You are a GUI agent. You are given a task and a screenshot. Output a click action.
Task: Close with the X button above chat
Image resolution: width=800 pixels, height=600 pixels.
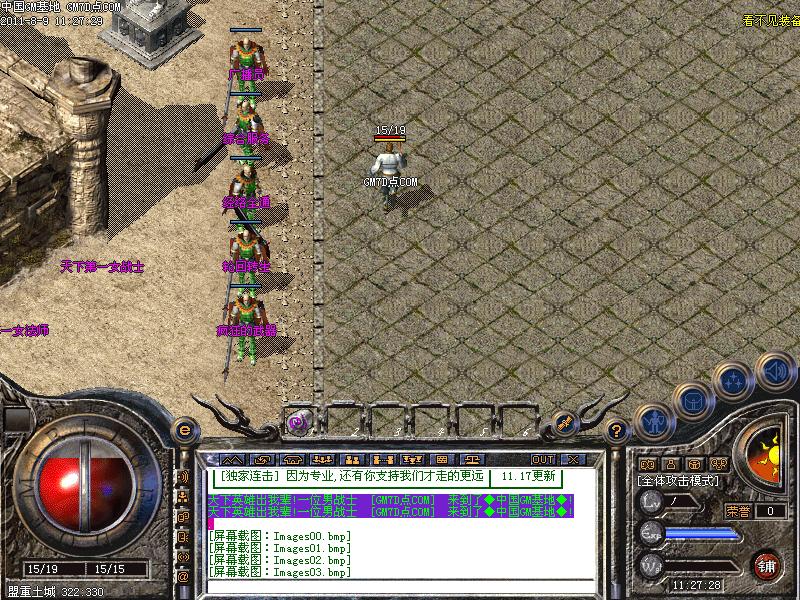pyautogui.click(x=572, y=459)
